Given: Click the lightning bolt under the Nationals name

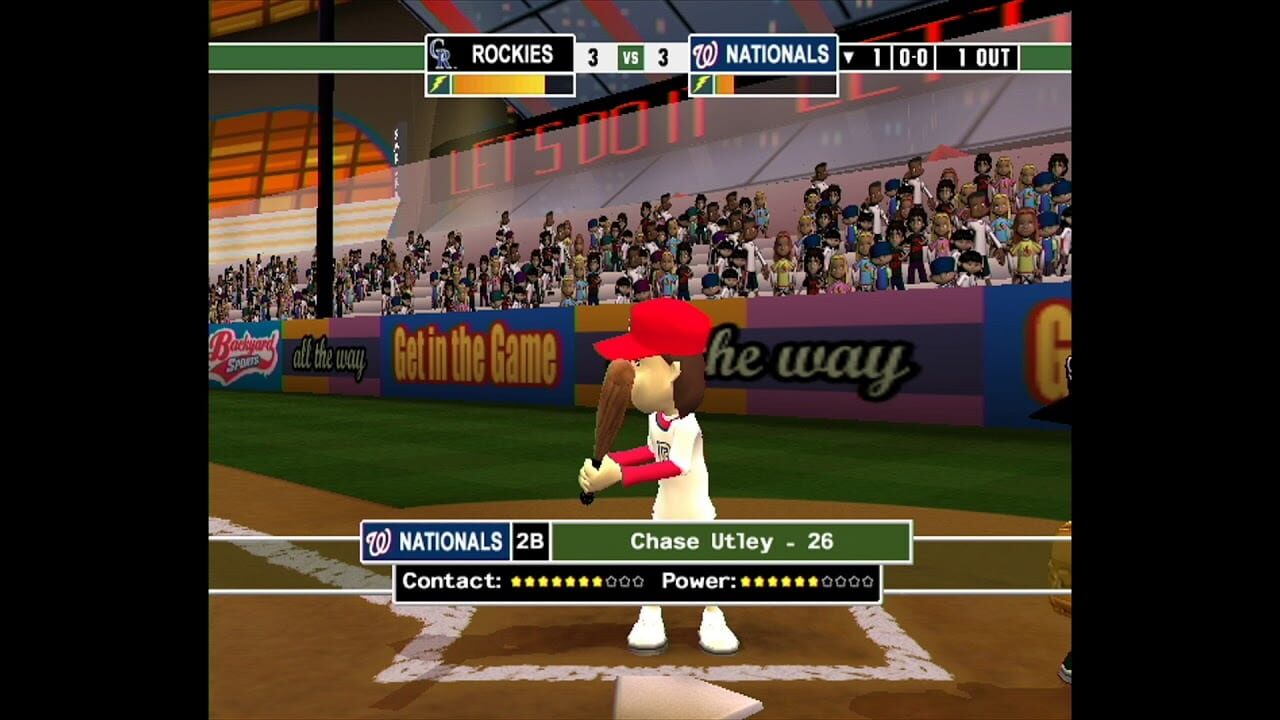Looking at the screenshot, I should click(x=701, y=82).
